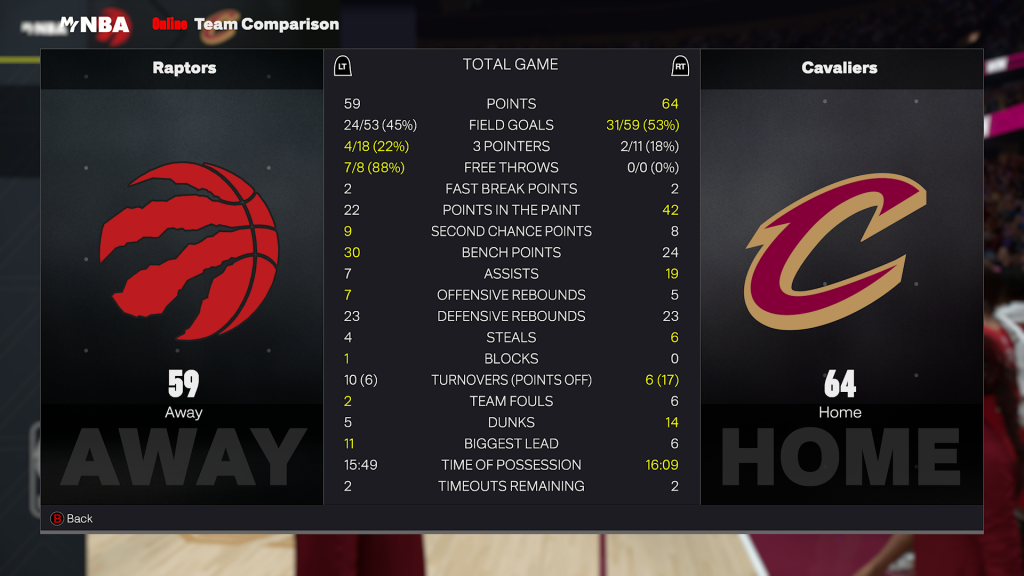This screenshot has width=1024, height=576.
Task: Go back using the Back label
Action: click(x=79, y=518)
